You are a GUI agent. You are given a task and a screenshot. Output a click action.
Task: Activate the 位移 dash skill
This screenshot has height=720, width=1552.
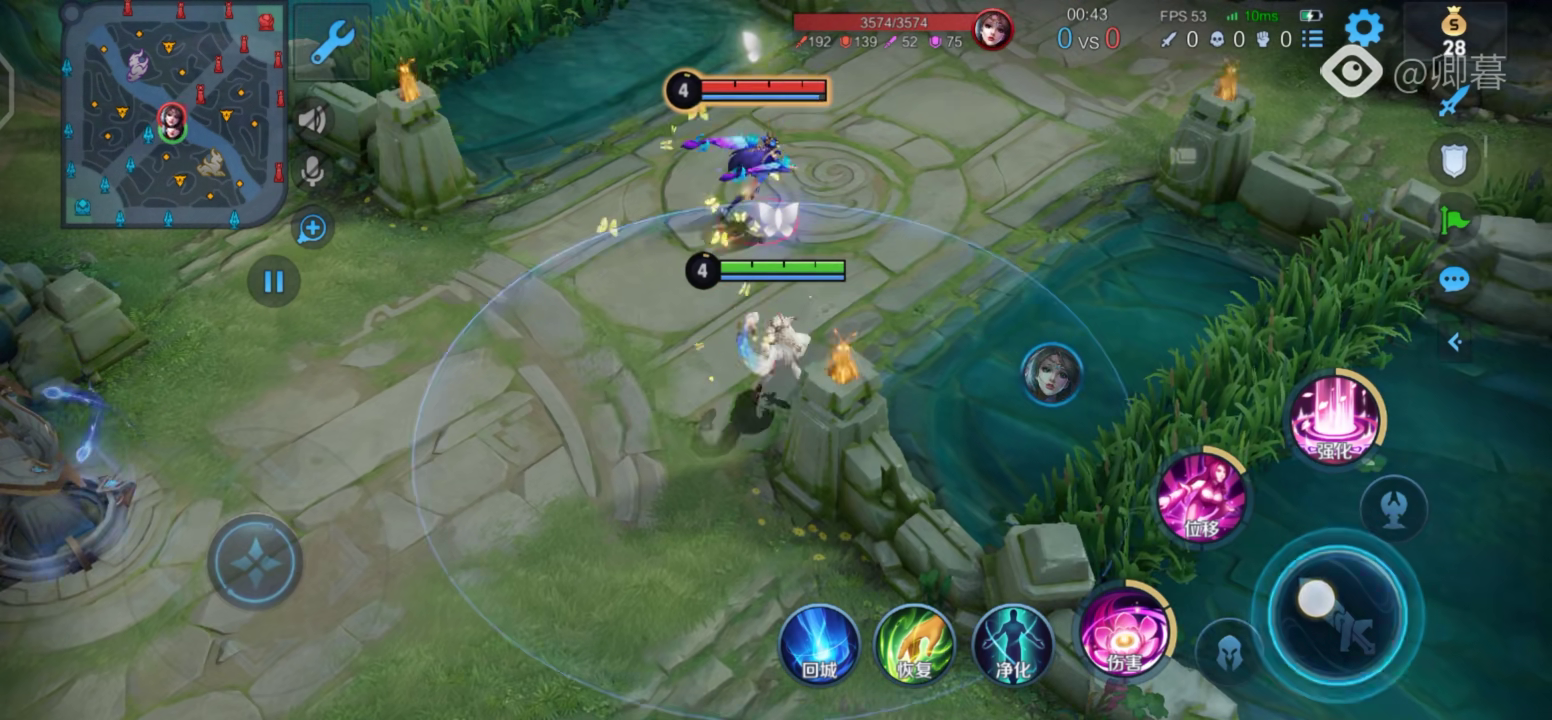(1201, 497)
